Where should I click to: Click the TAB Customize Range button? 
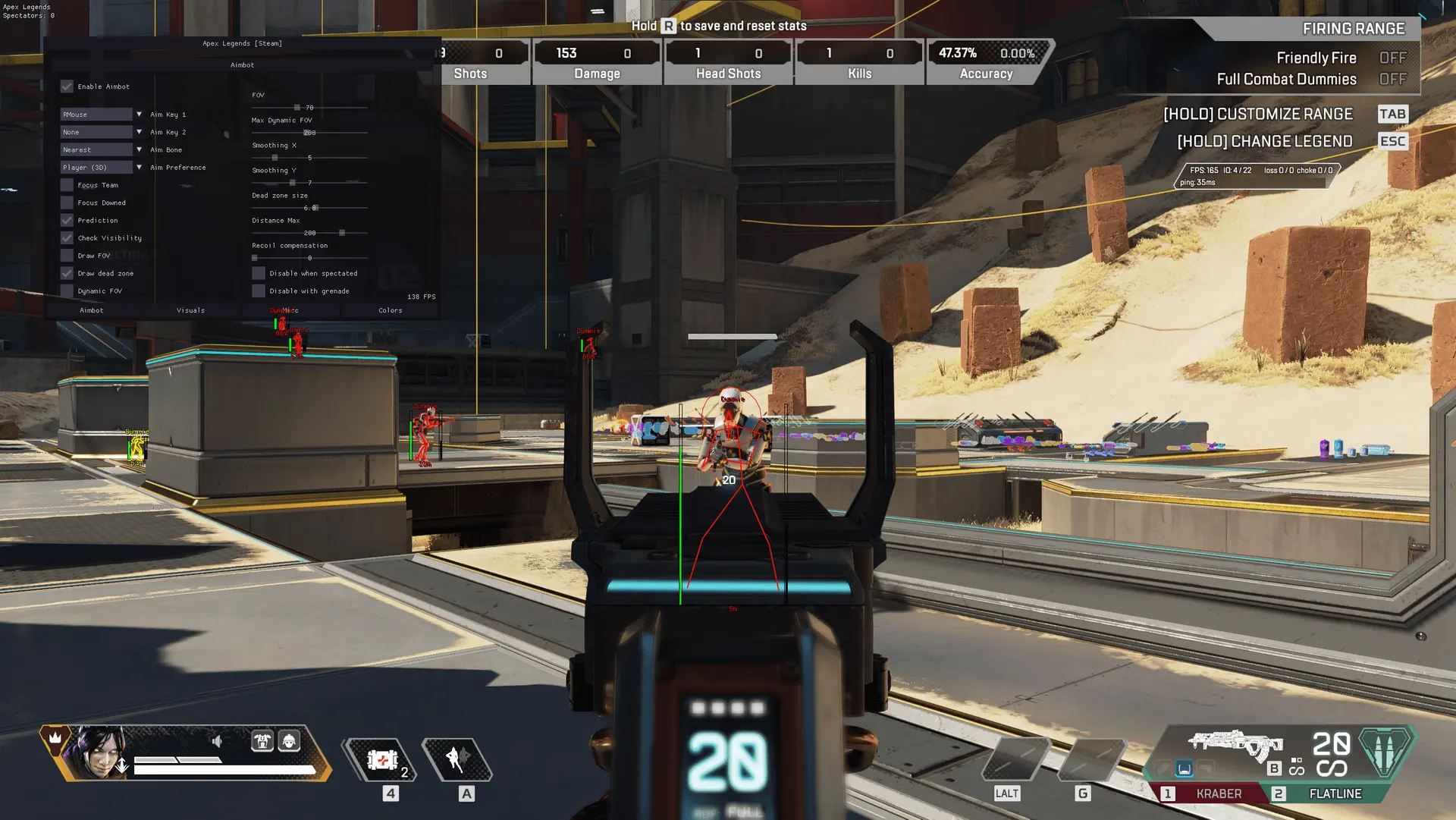click(1393, 114)
